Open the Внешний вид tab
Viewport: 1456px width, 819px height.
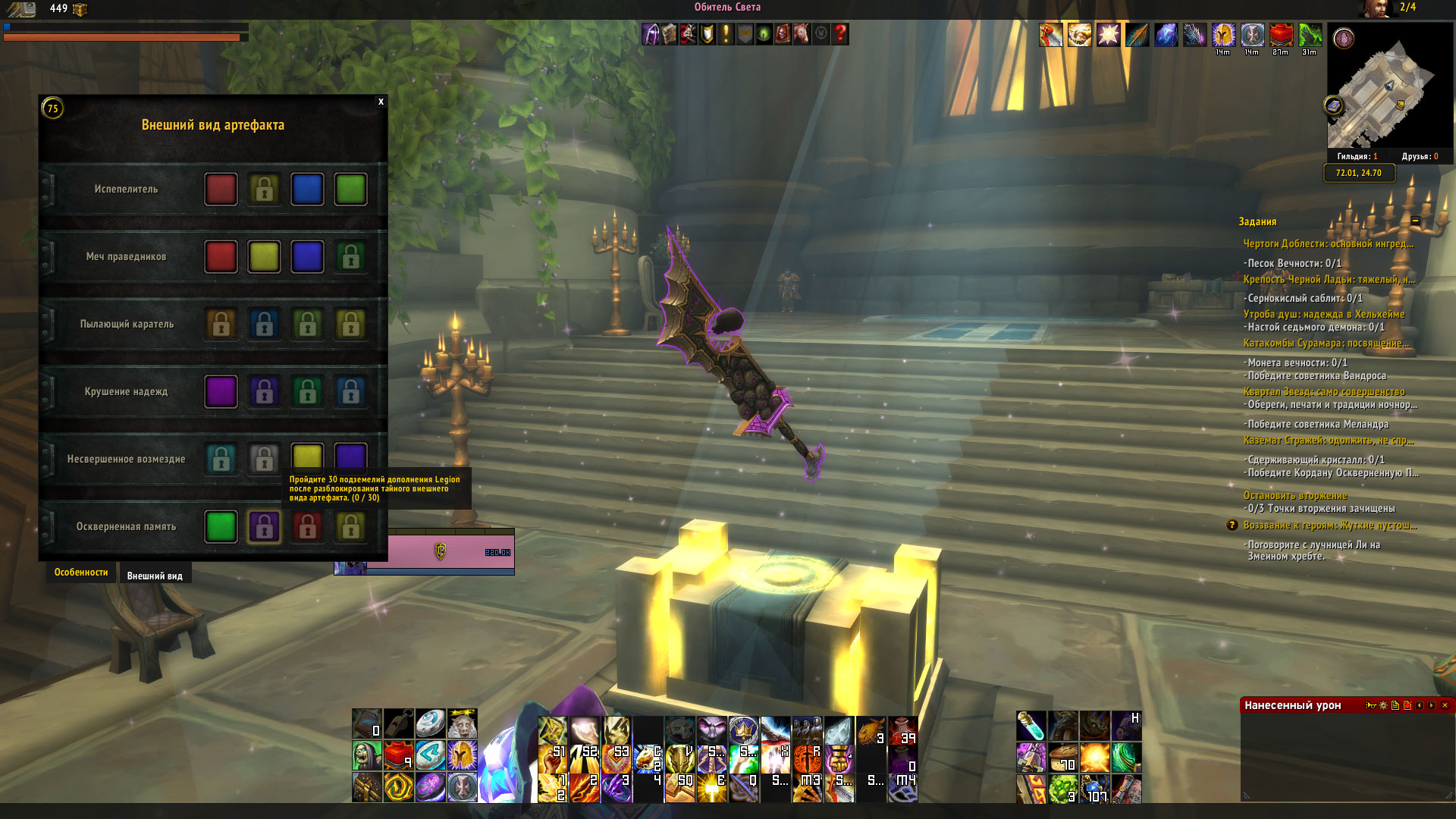pos(155,576)
